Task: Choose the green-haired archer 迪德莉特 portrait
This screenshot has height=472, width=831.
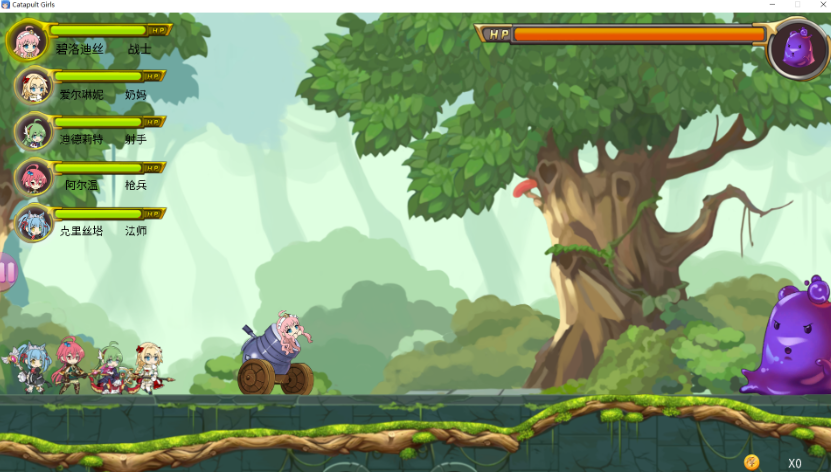Action: click(x=33, y=132)
